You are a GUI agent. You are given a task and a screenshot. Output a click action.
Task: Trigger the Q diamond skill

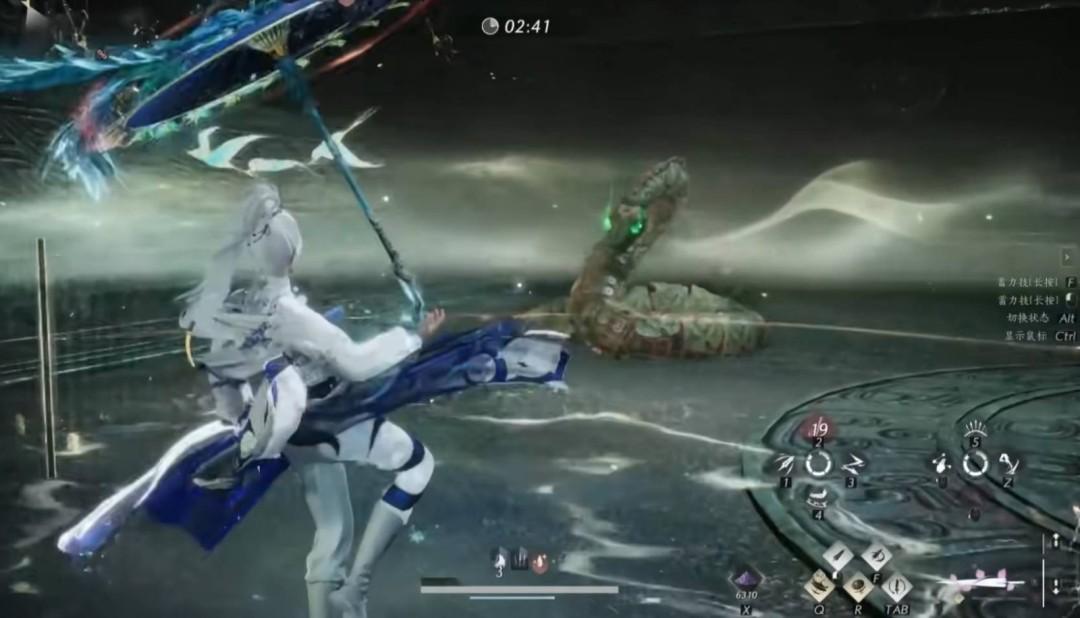point(819,586)
